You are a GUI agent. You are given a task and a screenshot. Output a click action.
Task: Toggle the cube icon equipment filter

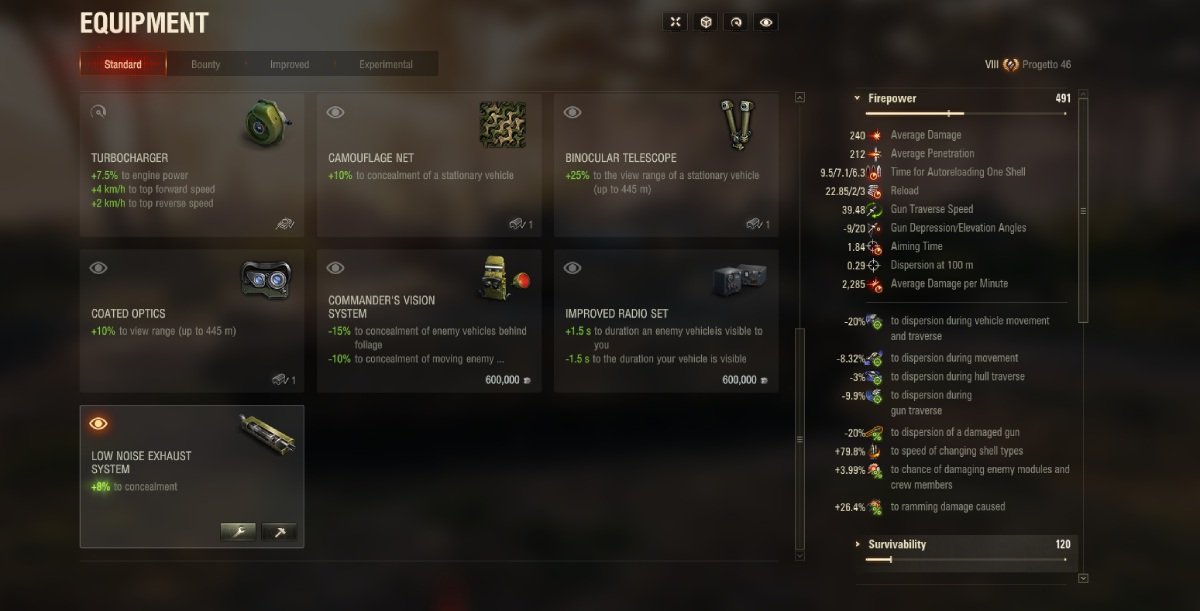[706, 22]
